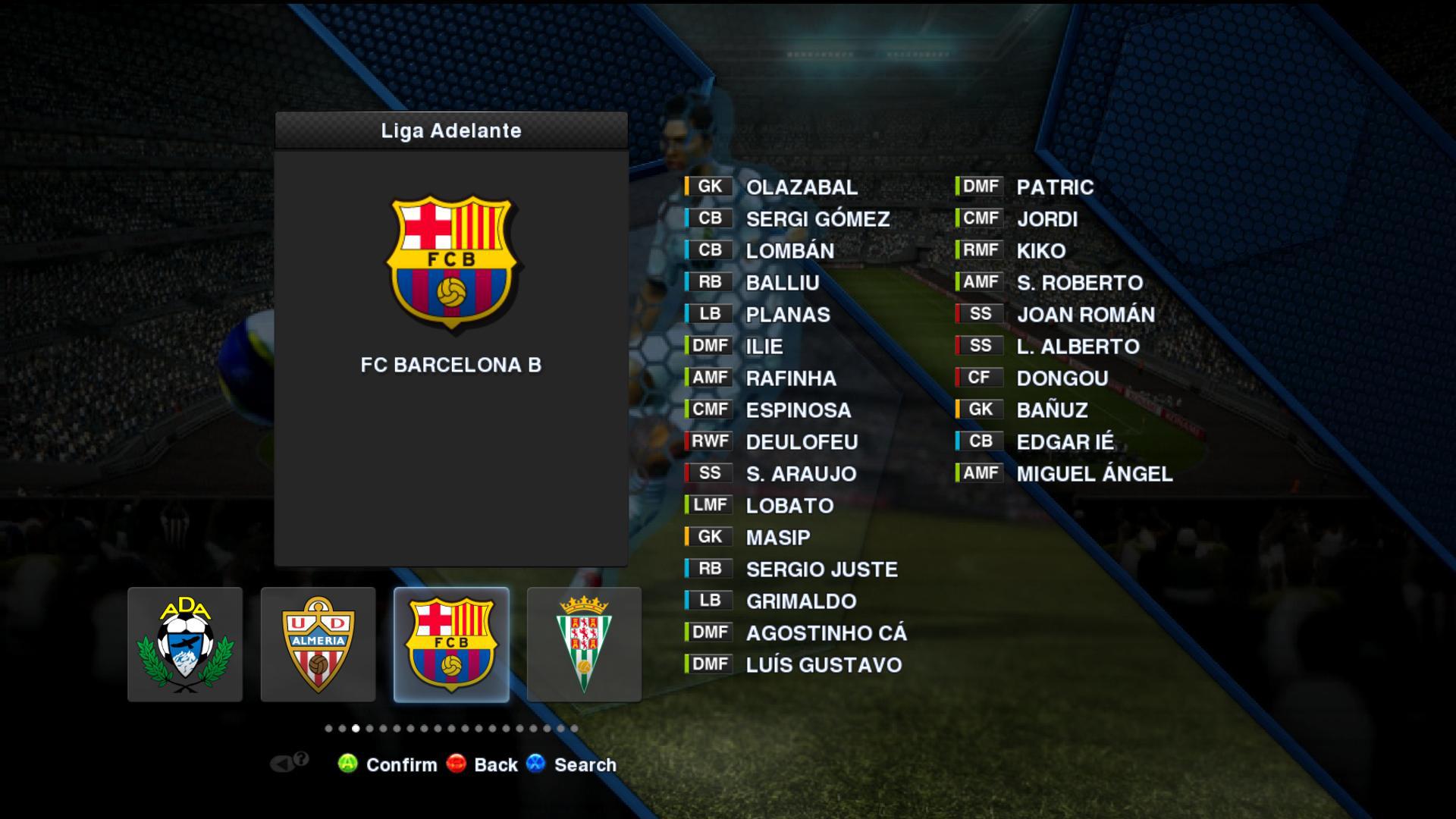Select Luís Gustavo's roster entry
Screen dimensions: 1456x819
823,665
